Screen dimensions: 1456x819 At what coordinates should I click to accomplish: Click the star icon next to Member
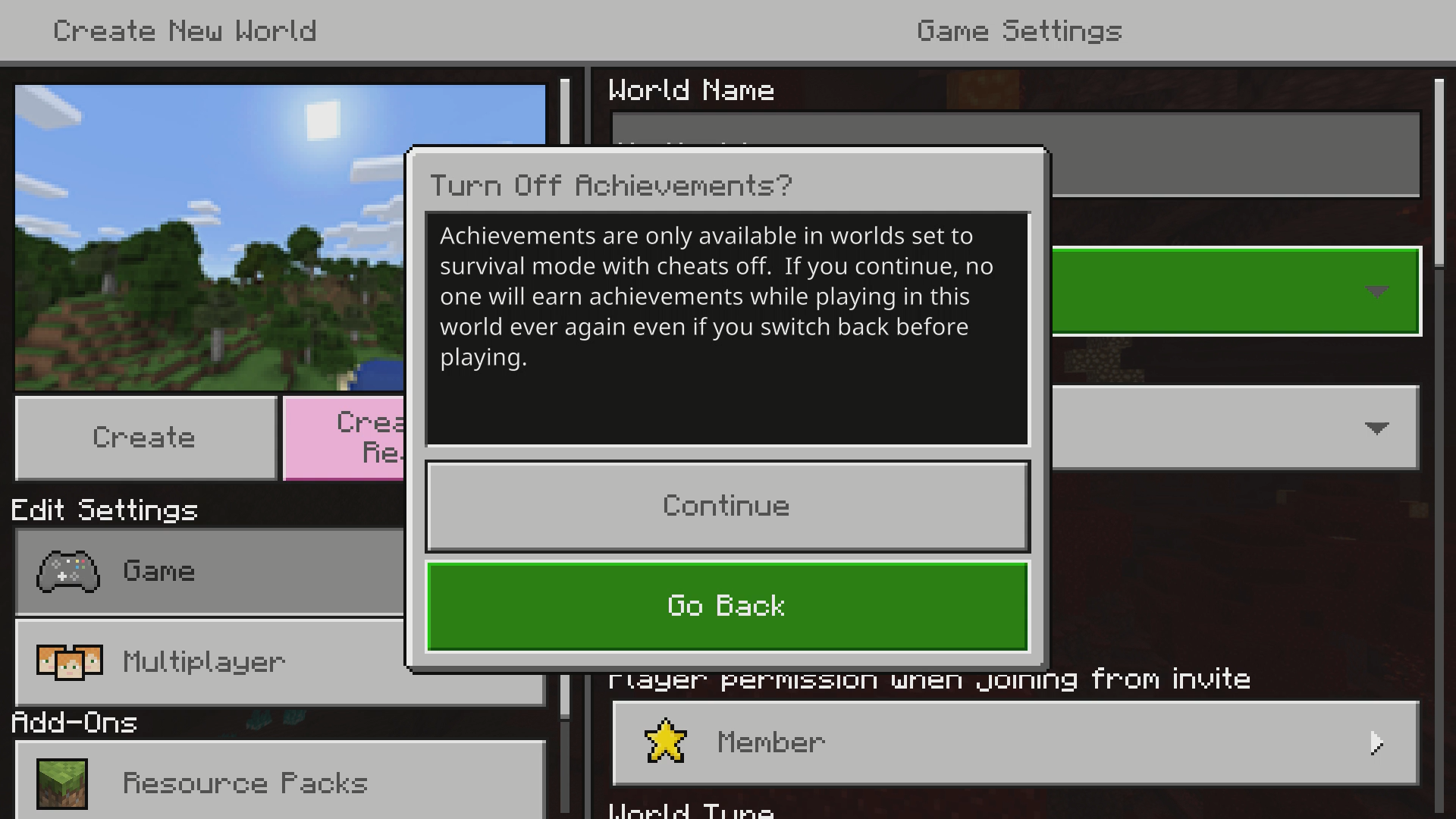[x=666, y=742]
